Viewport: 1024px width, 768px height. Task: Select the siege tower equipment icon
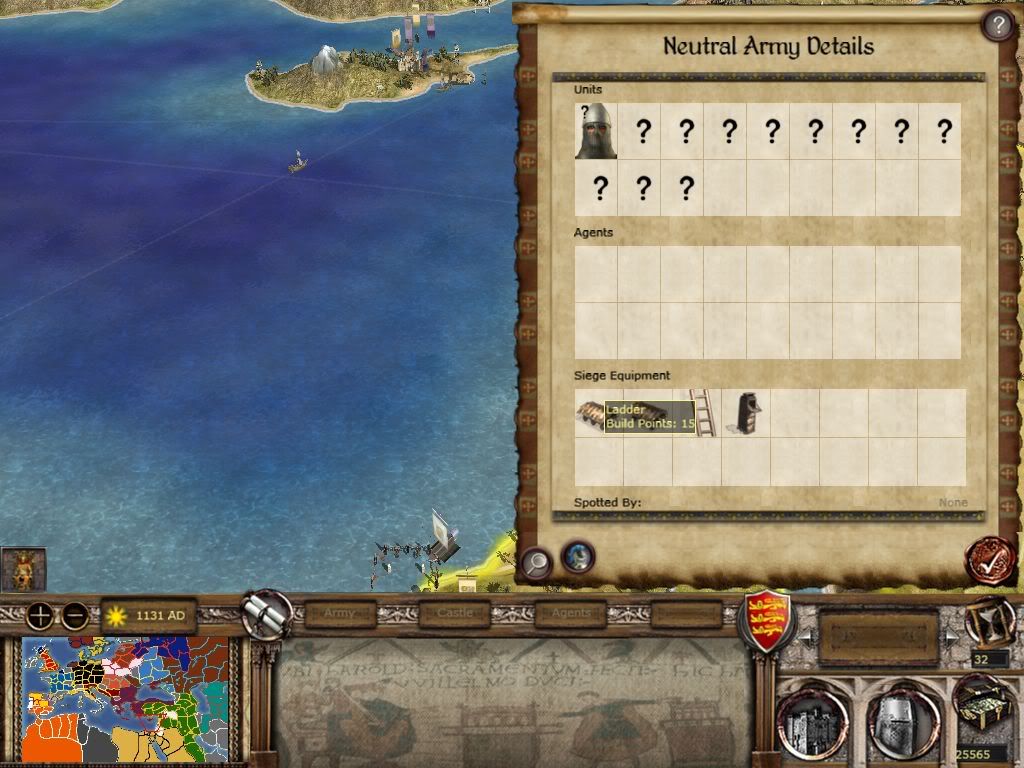tap(745, 412)
